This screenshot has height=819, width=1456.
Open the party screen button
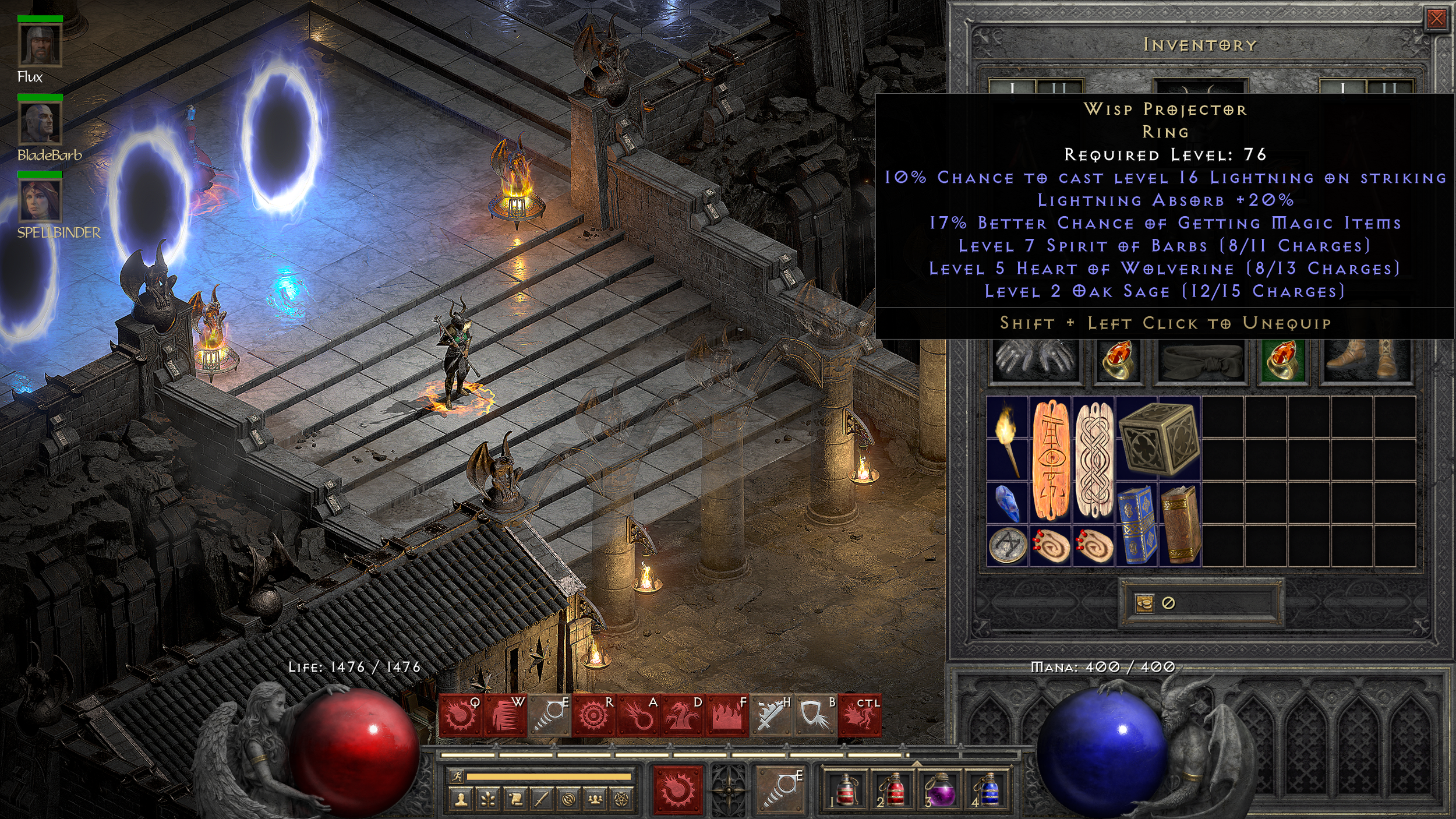(595, 800)
